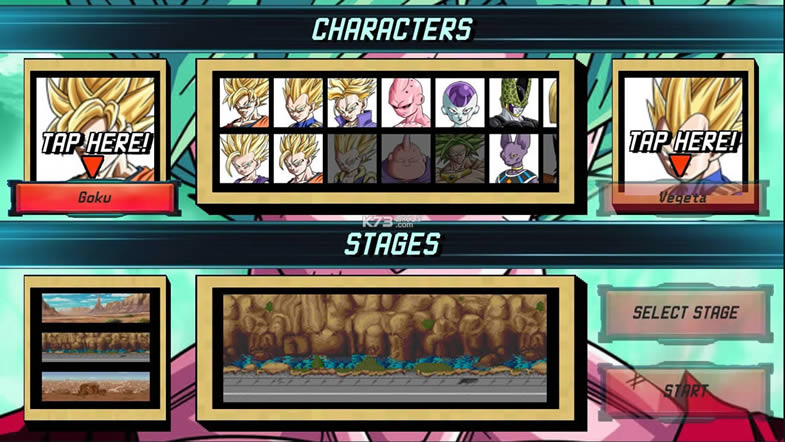This screenshot has height=442, width=785.
Task: Pick Super Saiyan Vegeta in the character grid
Action: [x=298, y=103]
